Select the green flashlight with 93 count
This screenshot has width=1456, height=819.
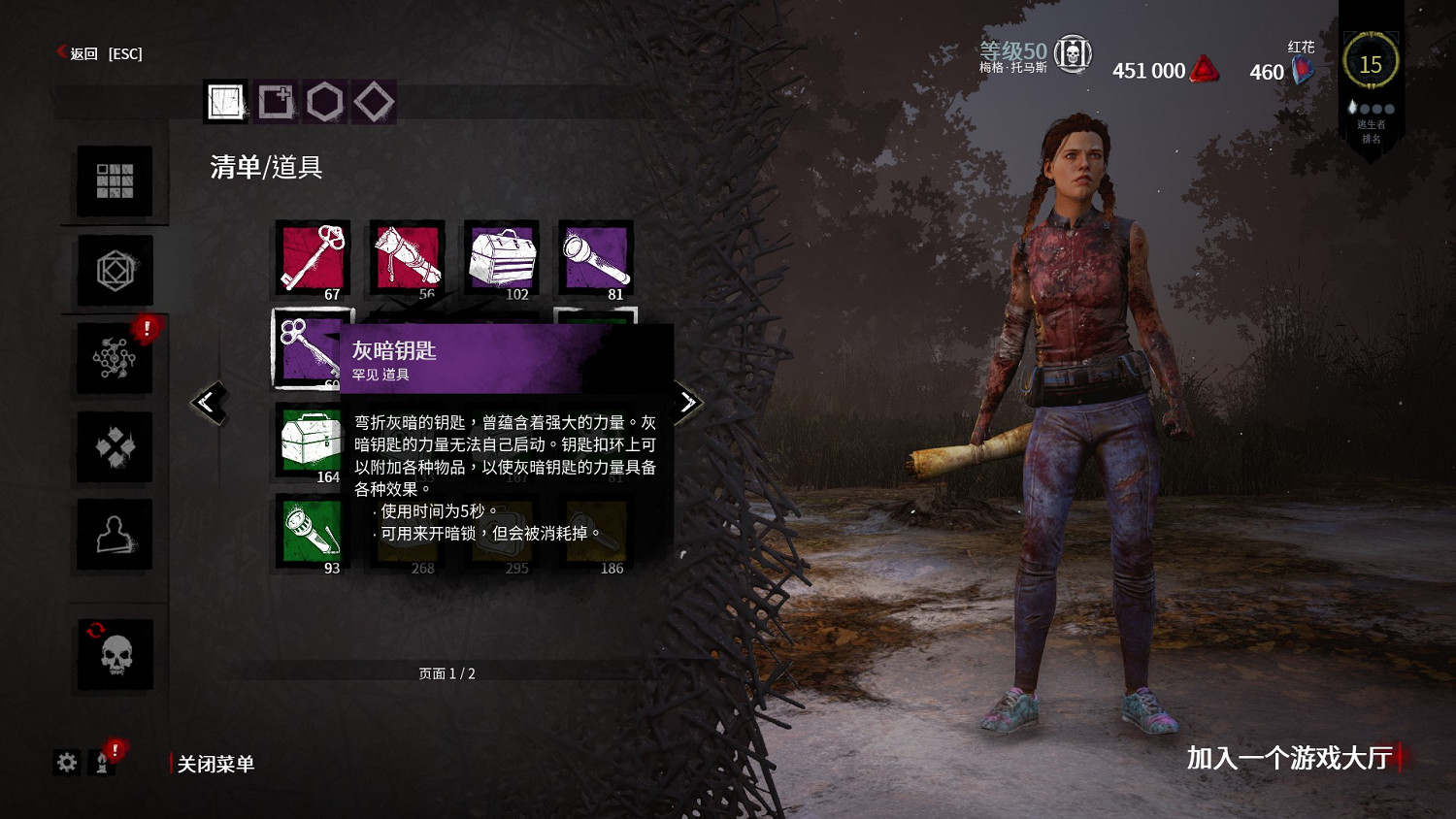[312, 533]
